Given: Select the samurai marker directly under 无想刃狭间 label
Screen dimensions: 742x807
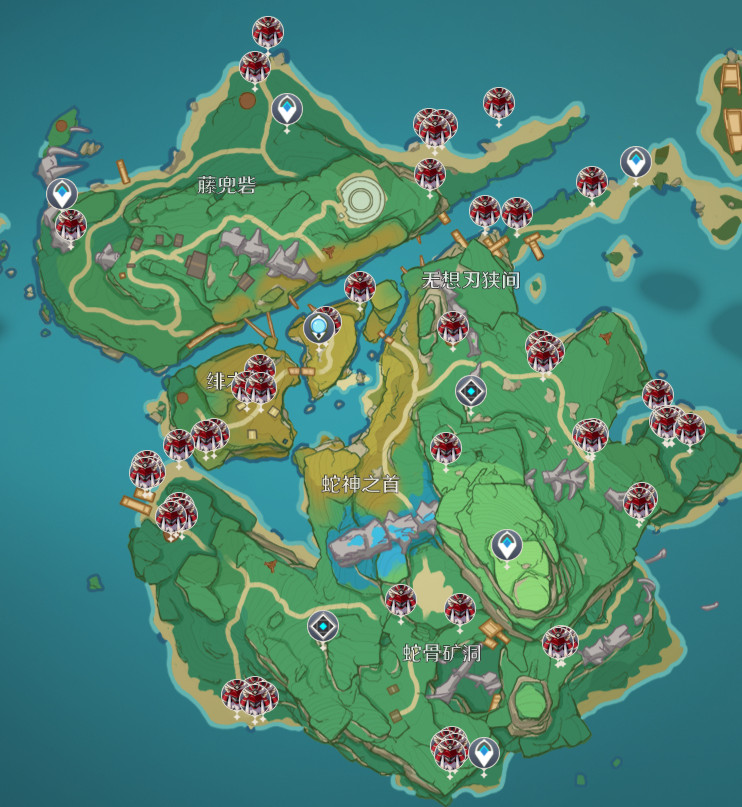Looking at the screenshot, I should click(x=453, y=327).
